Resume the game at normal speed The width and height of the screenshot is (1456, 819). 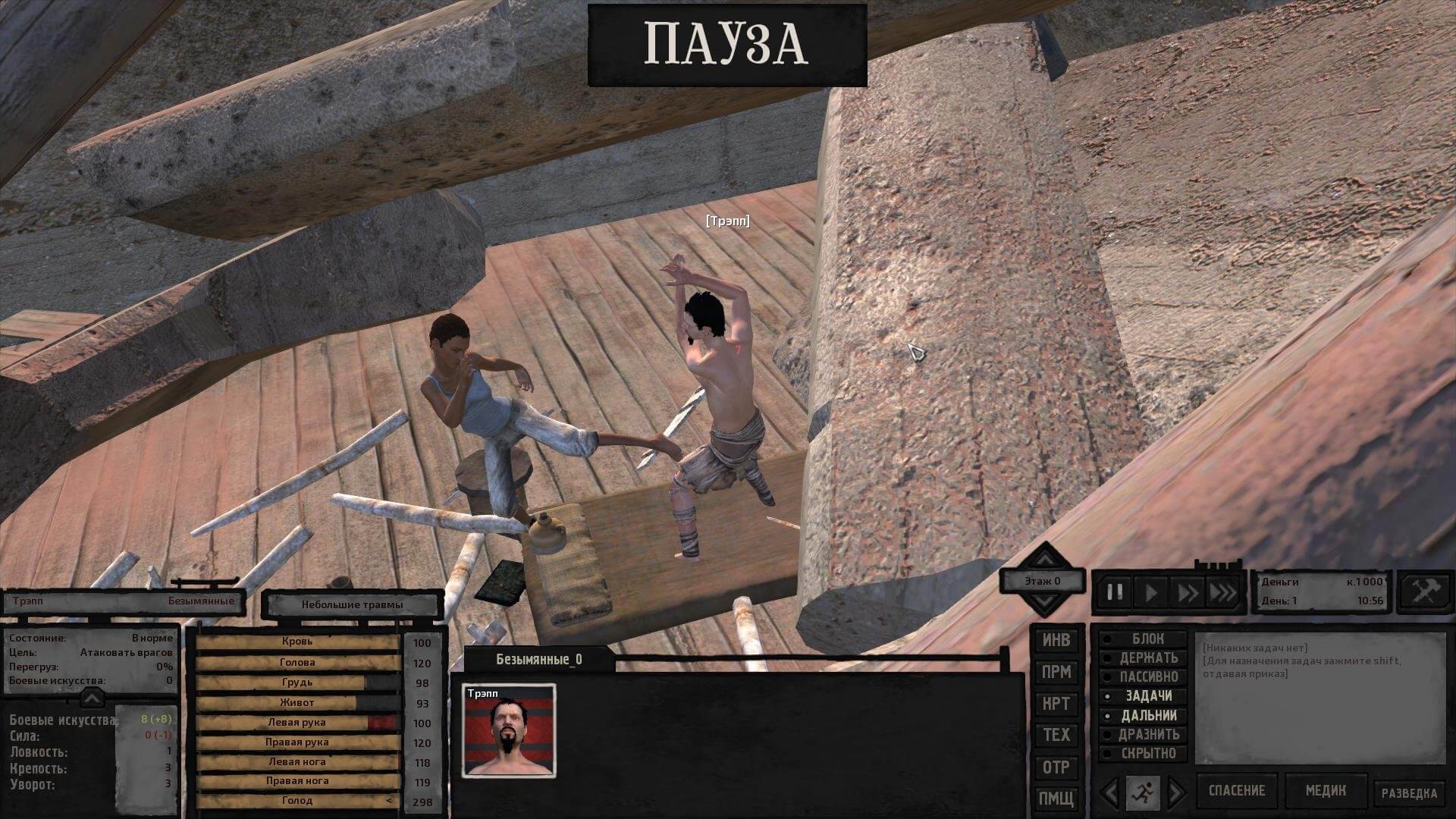point(1151,592)
